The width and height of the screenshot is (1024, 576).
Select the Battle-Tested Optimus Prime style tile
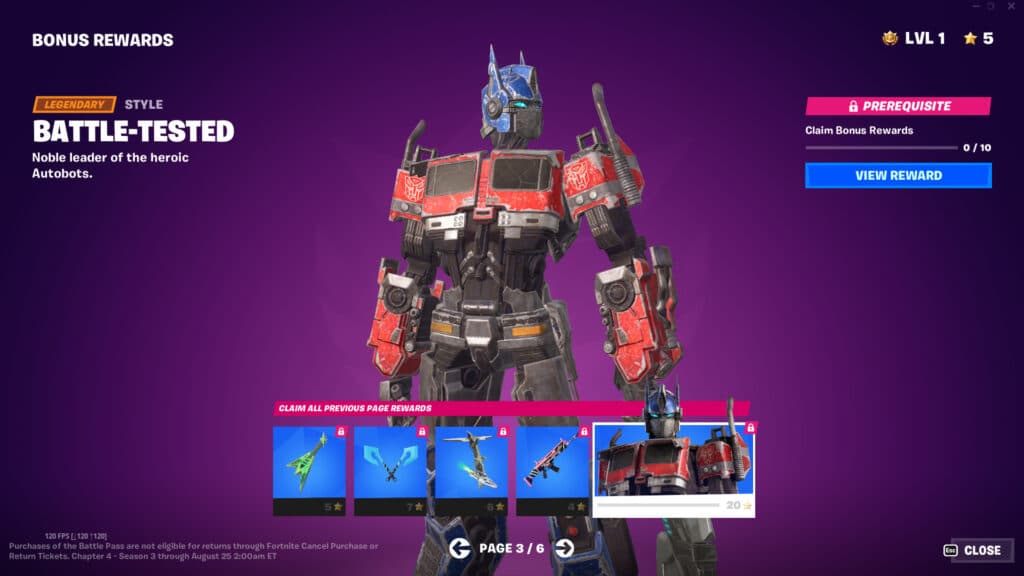[x=674, y=468]
